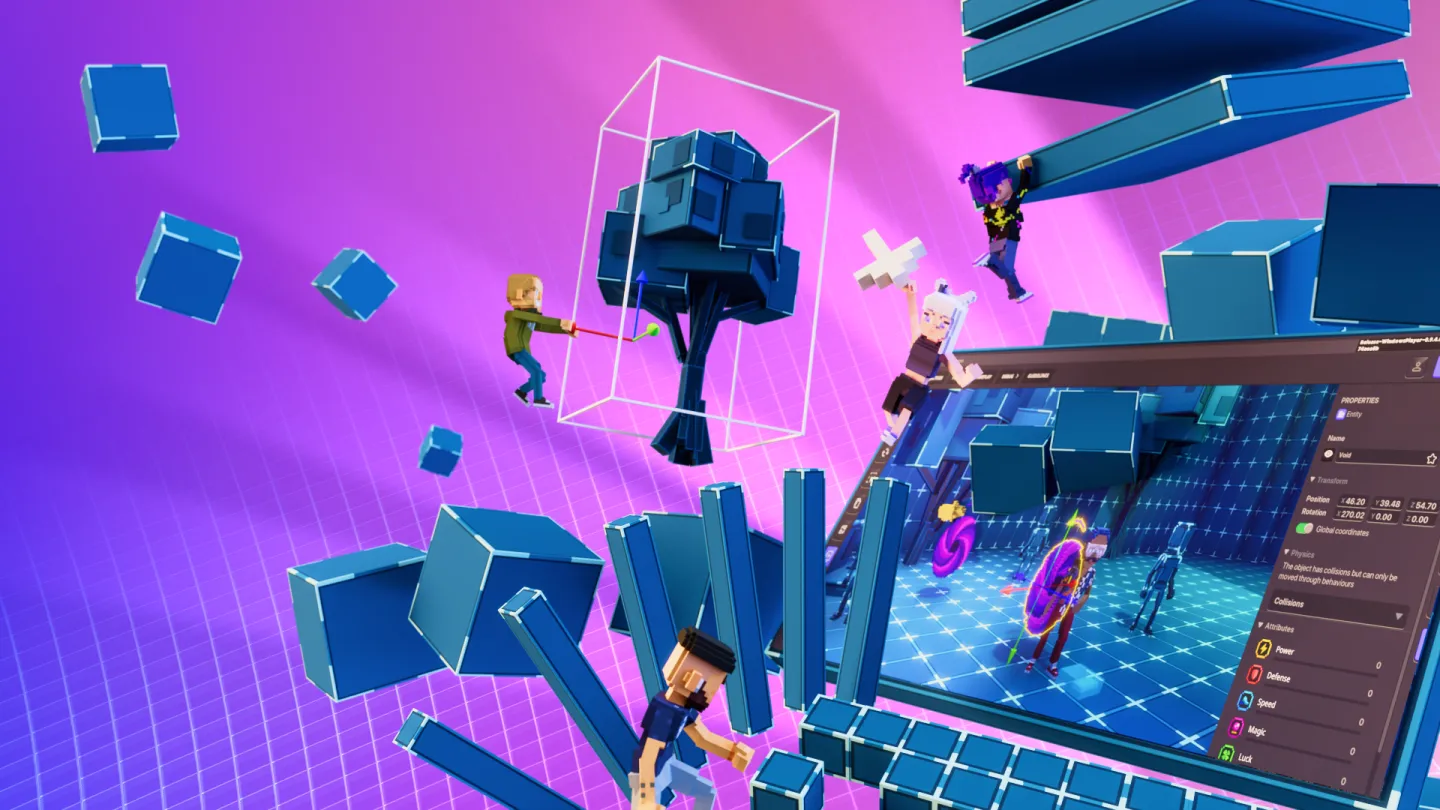Click the PROPERTIES panel header
The width and height of the screenshot is (1440, 810).
coord(1360,400)
